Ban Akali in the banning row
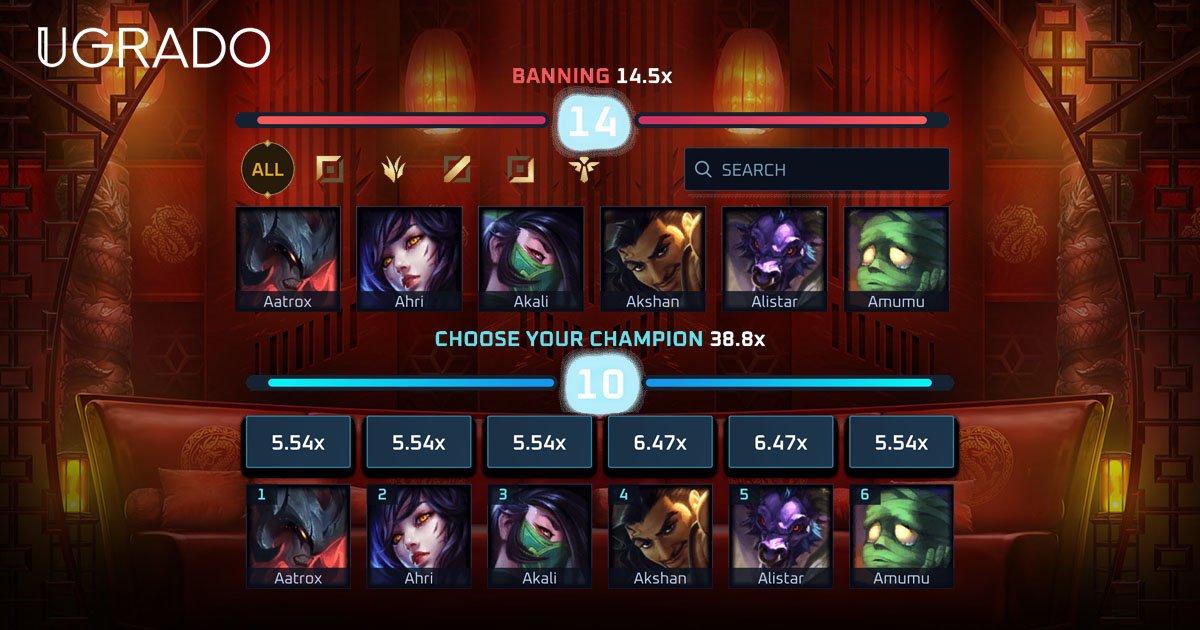The height and width of the screenshot is (630, 1200). pyautogui.click(x=531, y=258)
